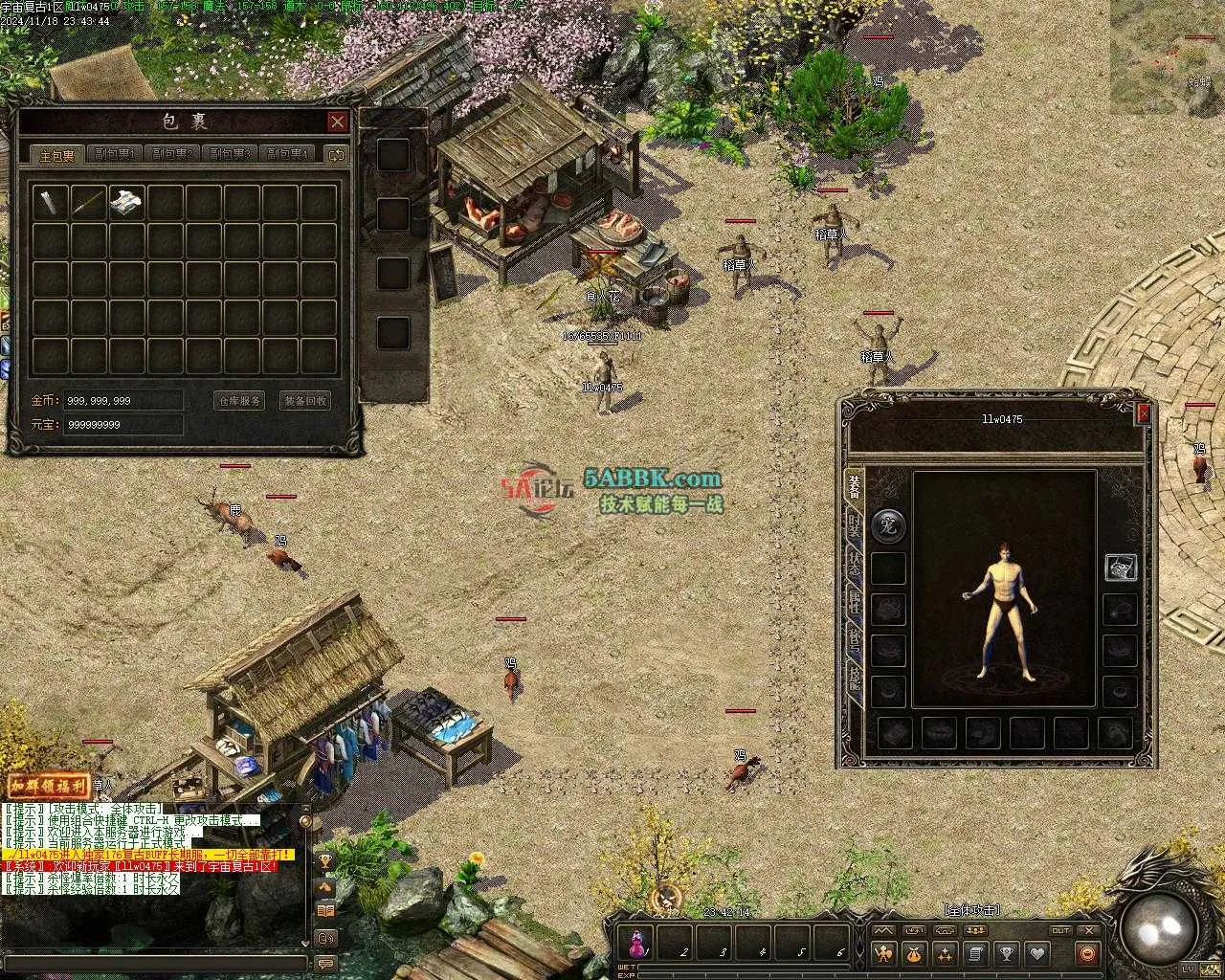Close the 包裹 inventory window

click(x=337, y=122)
